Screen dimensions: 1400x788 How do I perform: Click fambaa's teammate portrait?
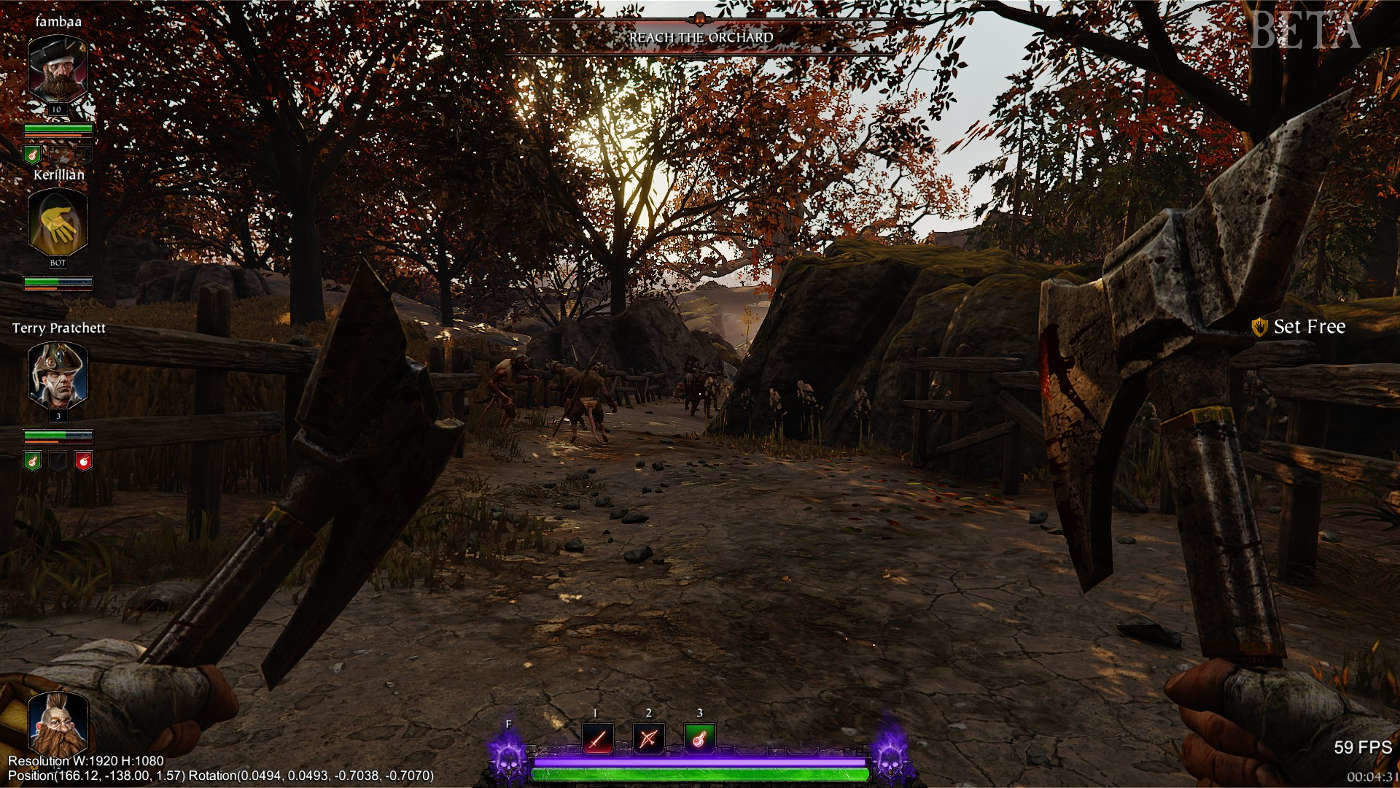click(x=58, y=68)
